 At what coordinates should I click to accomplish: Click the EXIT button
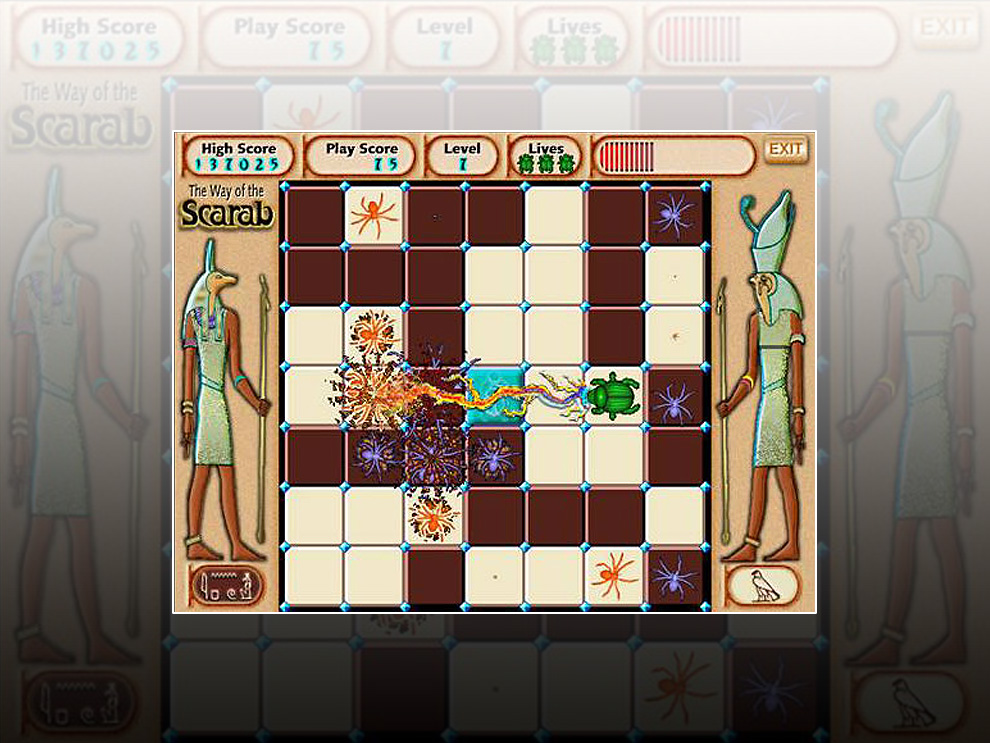pos(786,150)
